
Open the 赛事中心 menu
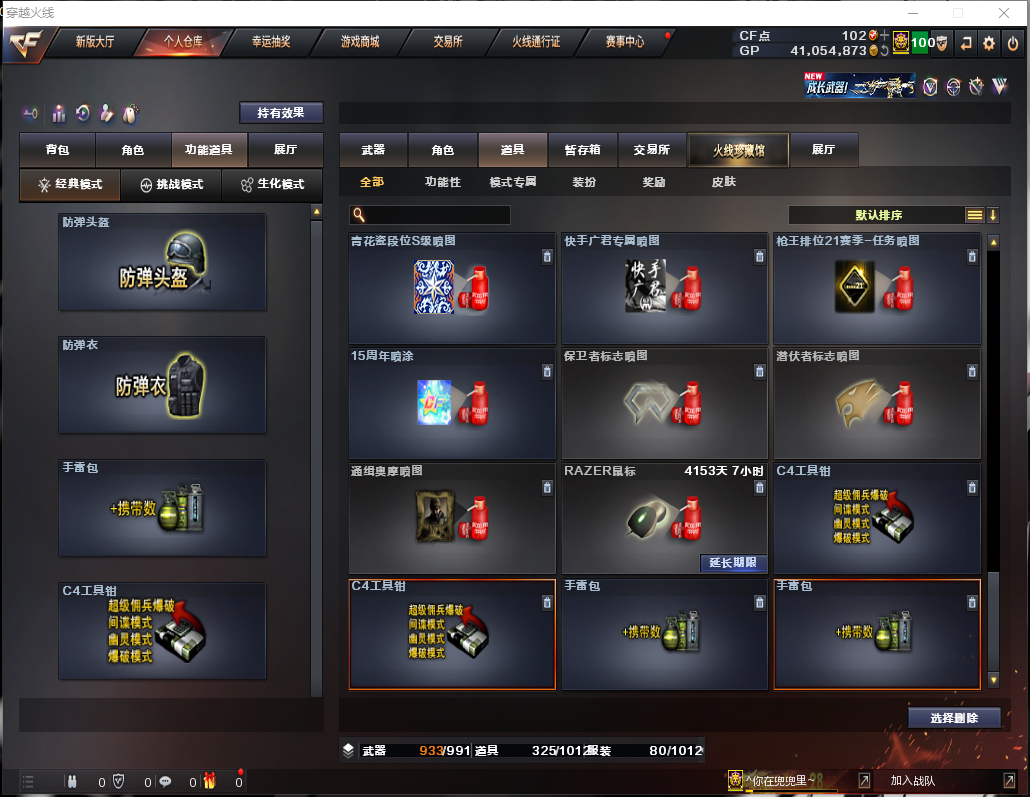625,42
